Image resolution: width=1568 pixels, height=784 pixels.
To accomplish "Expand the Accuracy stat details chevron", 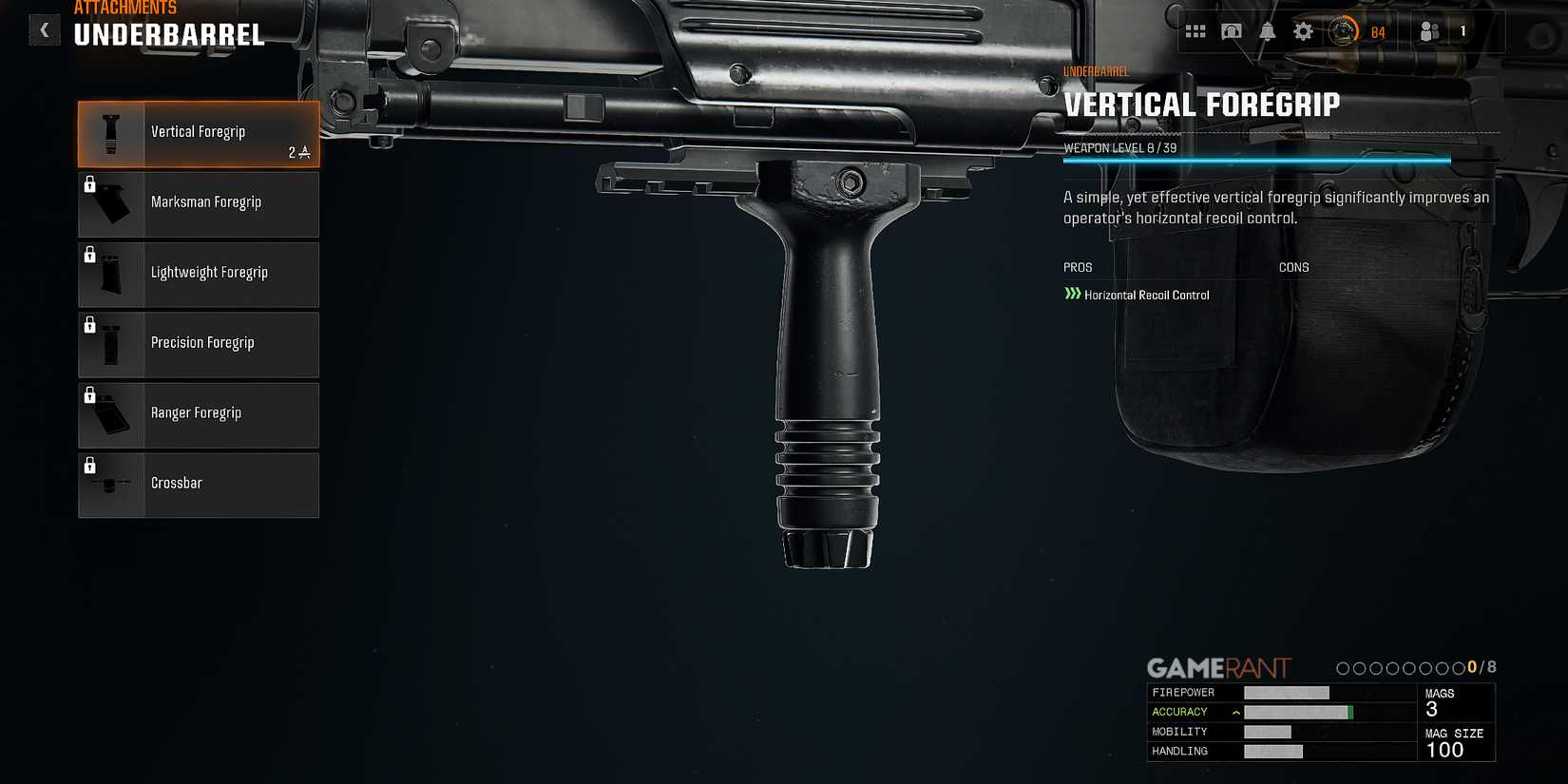I will pos(1235,711).
